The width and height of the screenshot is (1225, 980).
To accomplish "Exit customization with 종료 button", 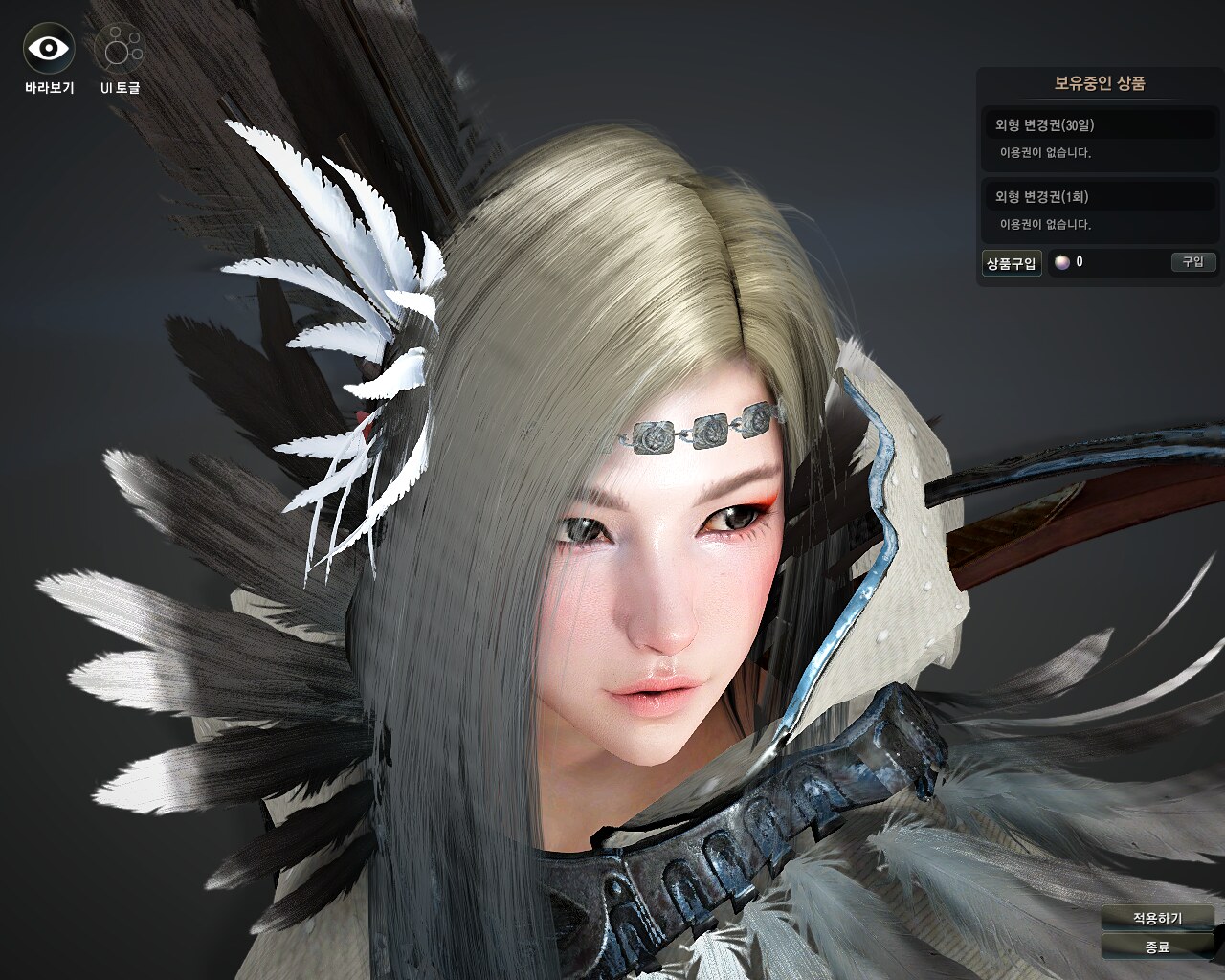I will [1157, 947].
